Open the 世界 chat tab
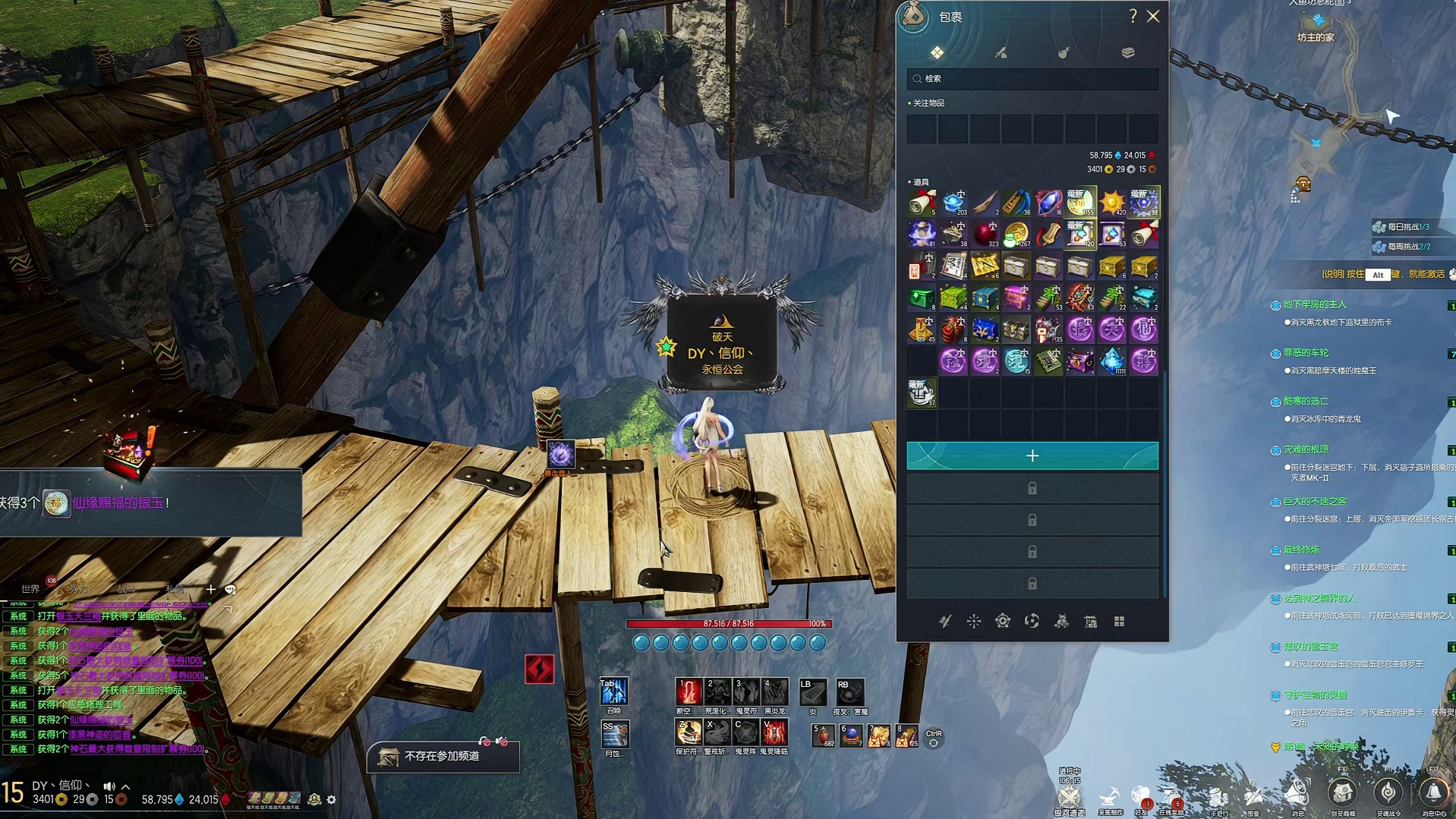Image resolution: width=1456 pixels, height=819 pixels. (x=30, y=589)
